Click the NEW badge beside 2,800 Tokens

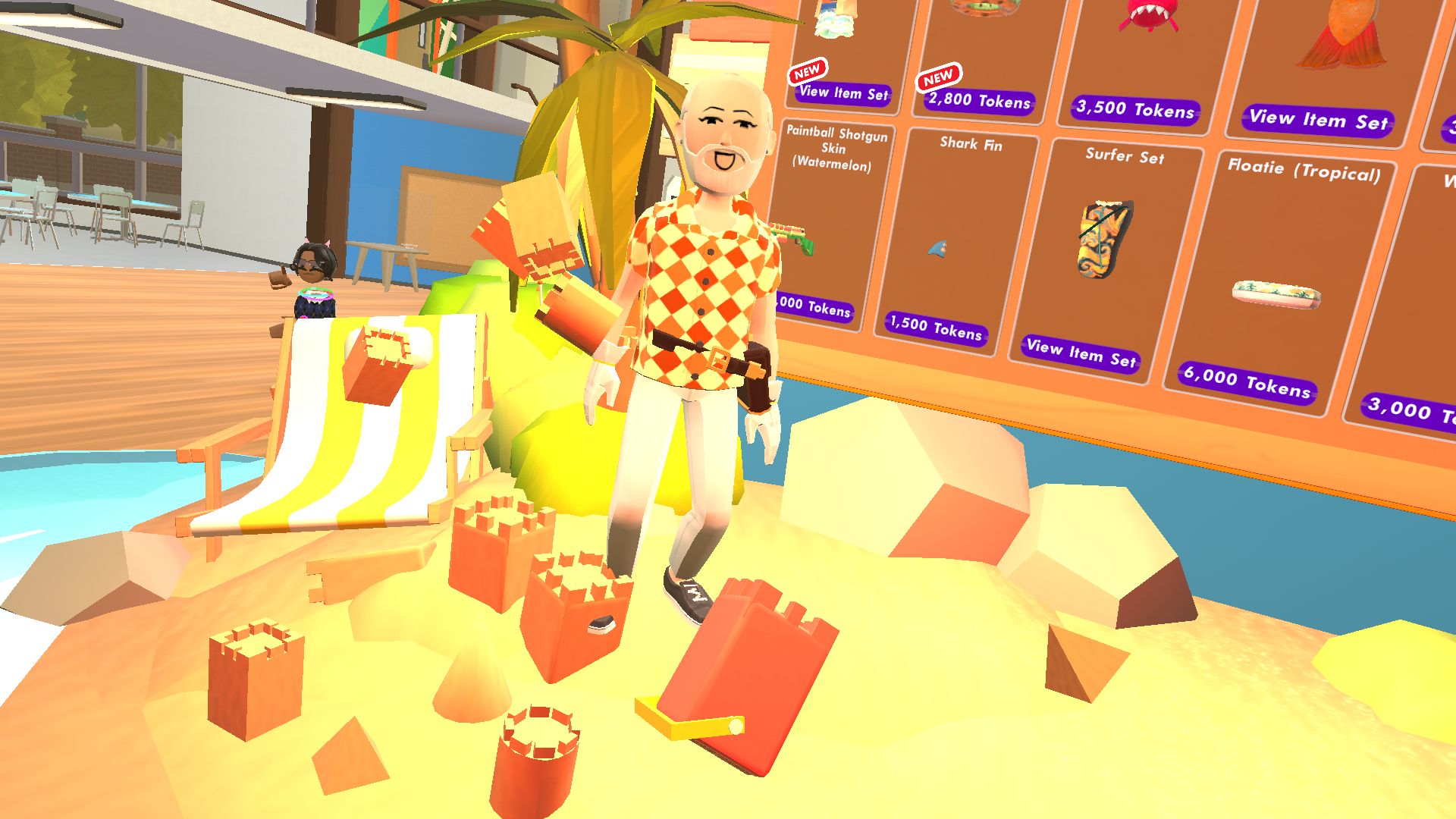point(939,76)
